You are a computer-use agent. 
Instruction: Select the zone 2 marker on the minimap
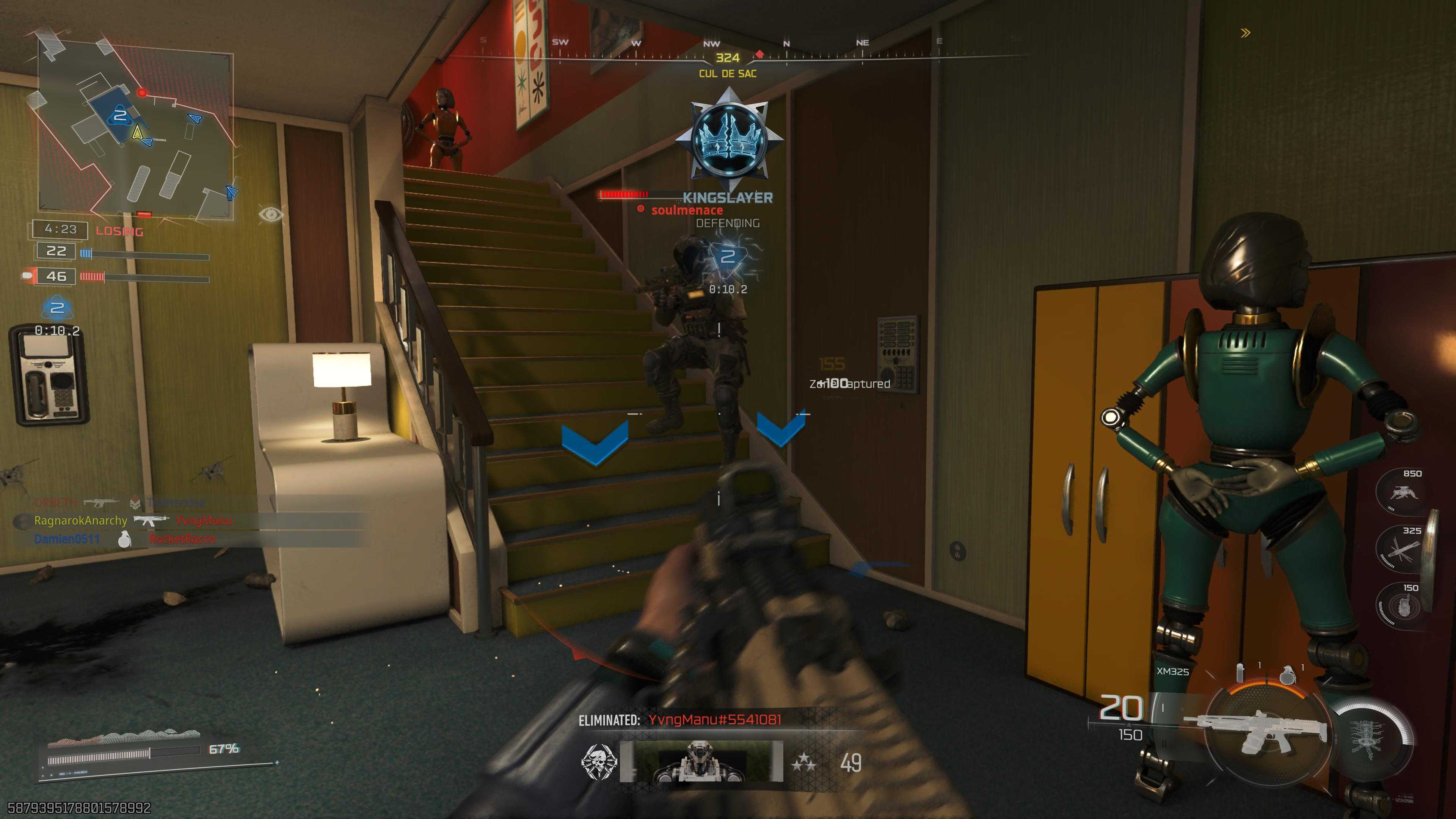[120, 116]
